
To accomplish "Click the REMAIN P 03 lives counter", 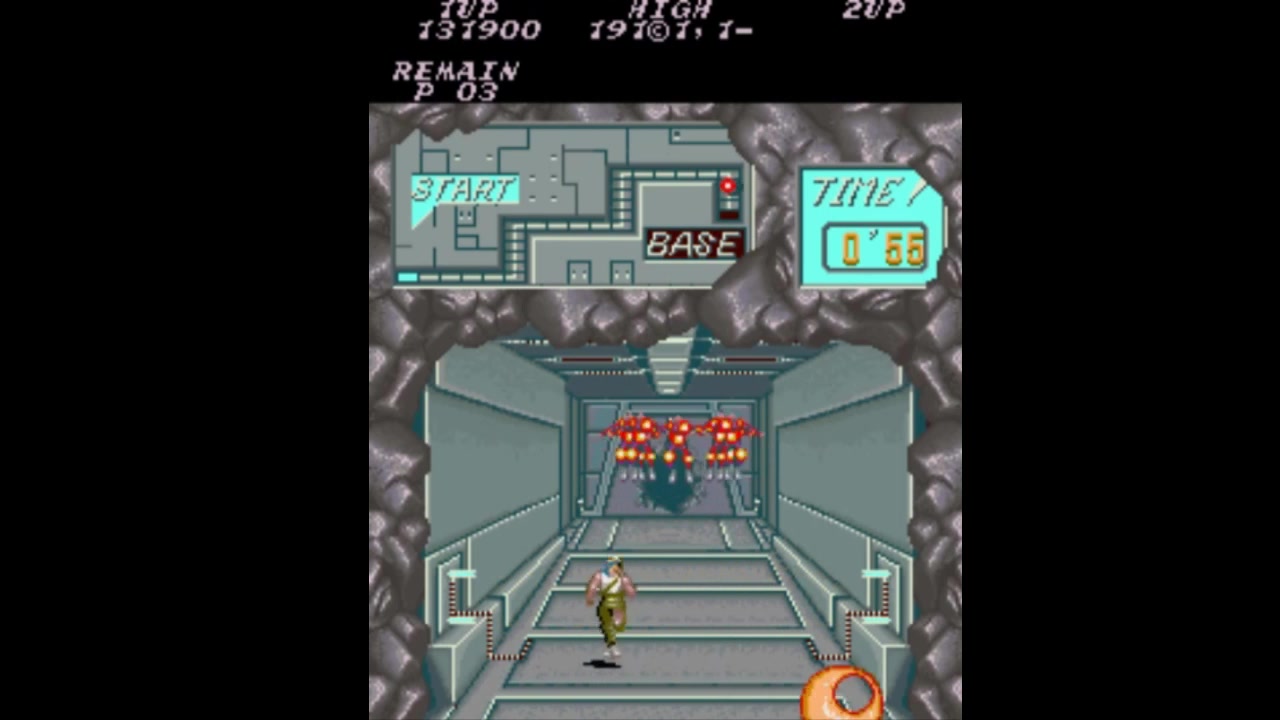I will [x=455, y=80].
